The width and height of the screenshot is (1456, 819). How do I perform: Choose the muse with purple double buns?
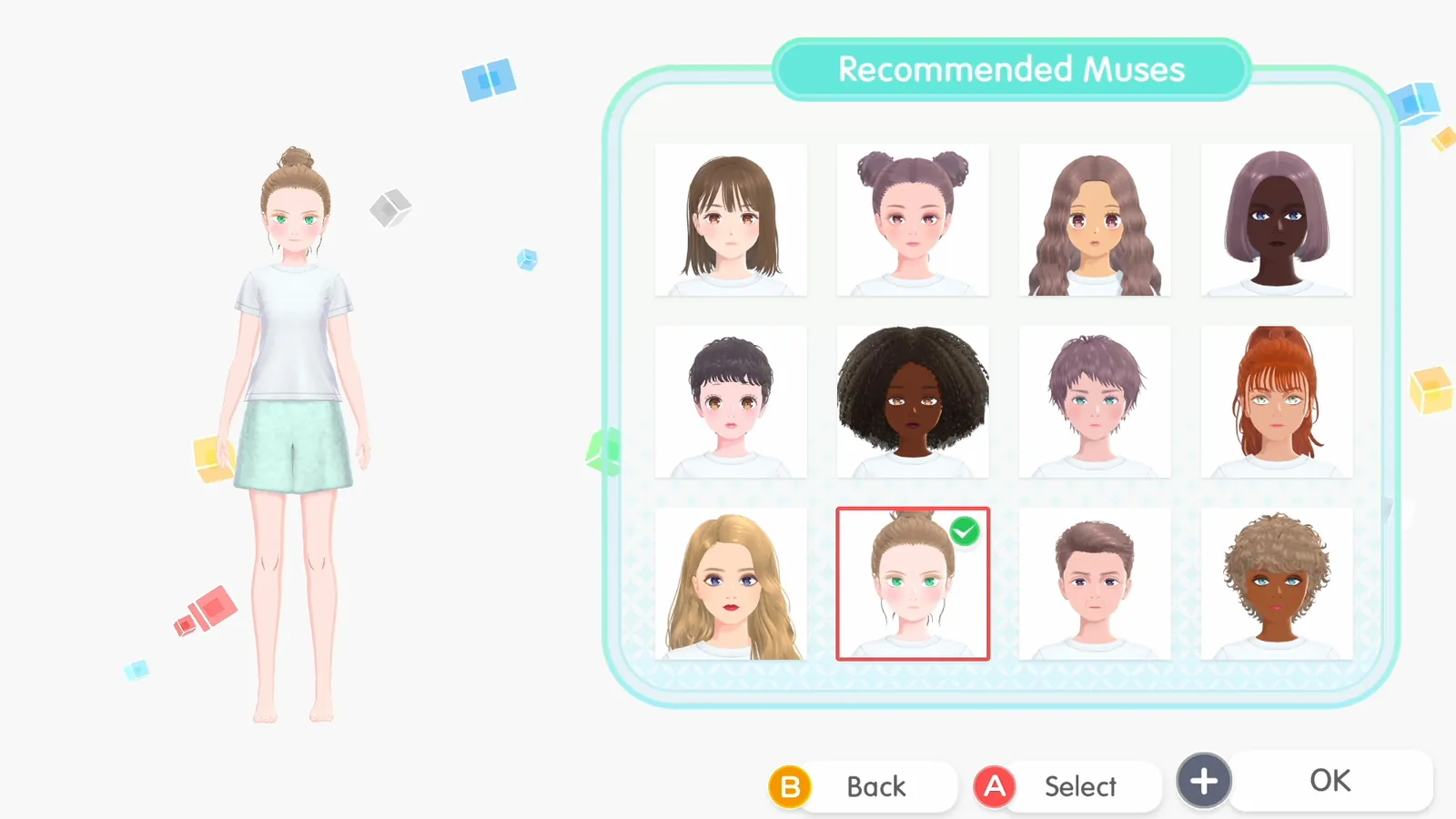[912, 219]
